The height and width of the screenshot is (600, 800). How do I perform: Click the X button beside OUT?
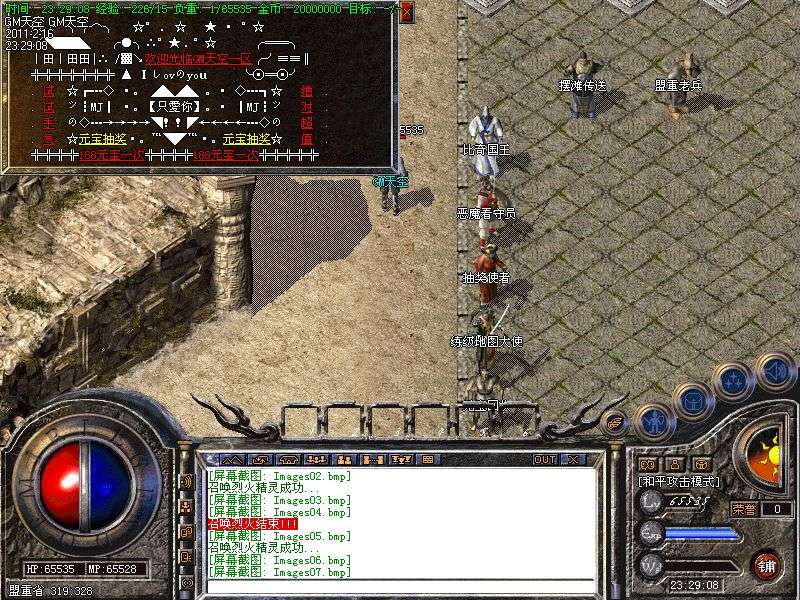pyautogui.click(x=573, y=459)
